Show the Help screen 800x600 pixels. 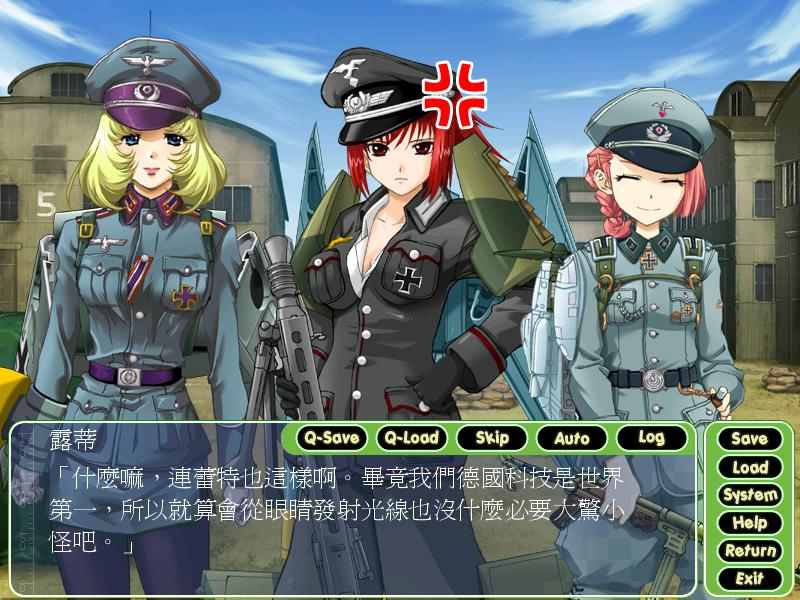point(749,522)
